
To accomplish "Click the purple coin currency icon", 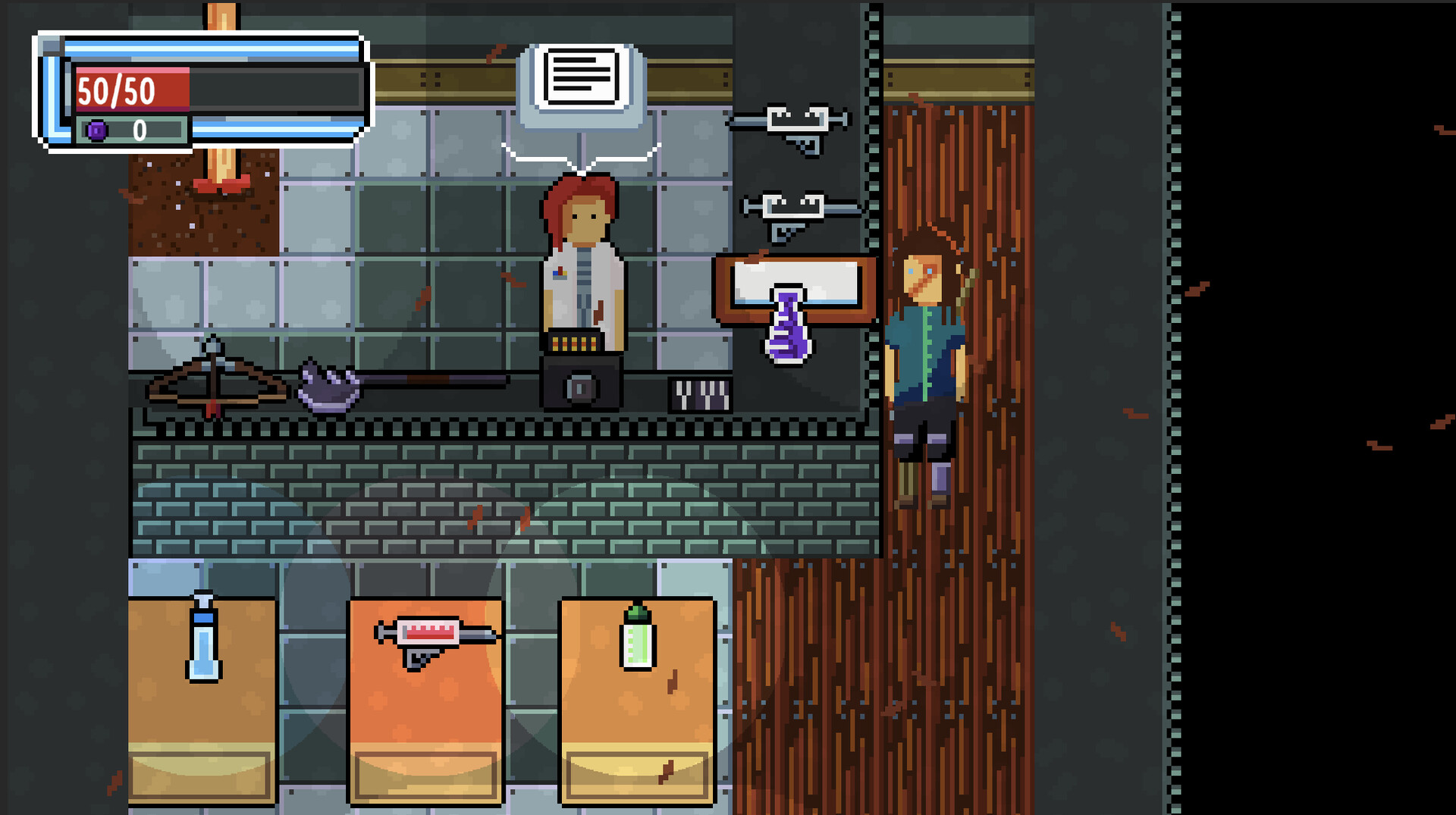I will (x=96, y=130).
